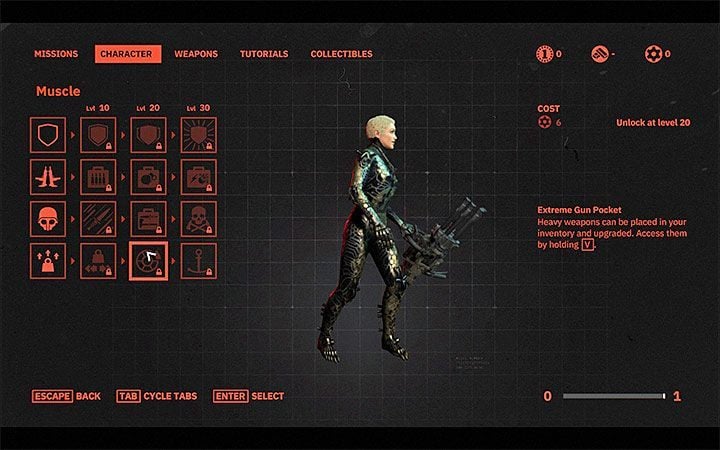Click the highlighted Extreme Gun Pocket skill
The width and height of the screenshot is (720, 450).
[x=148, y=261]
